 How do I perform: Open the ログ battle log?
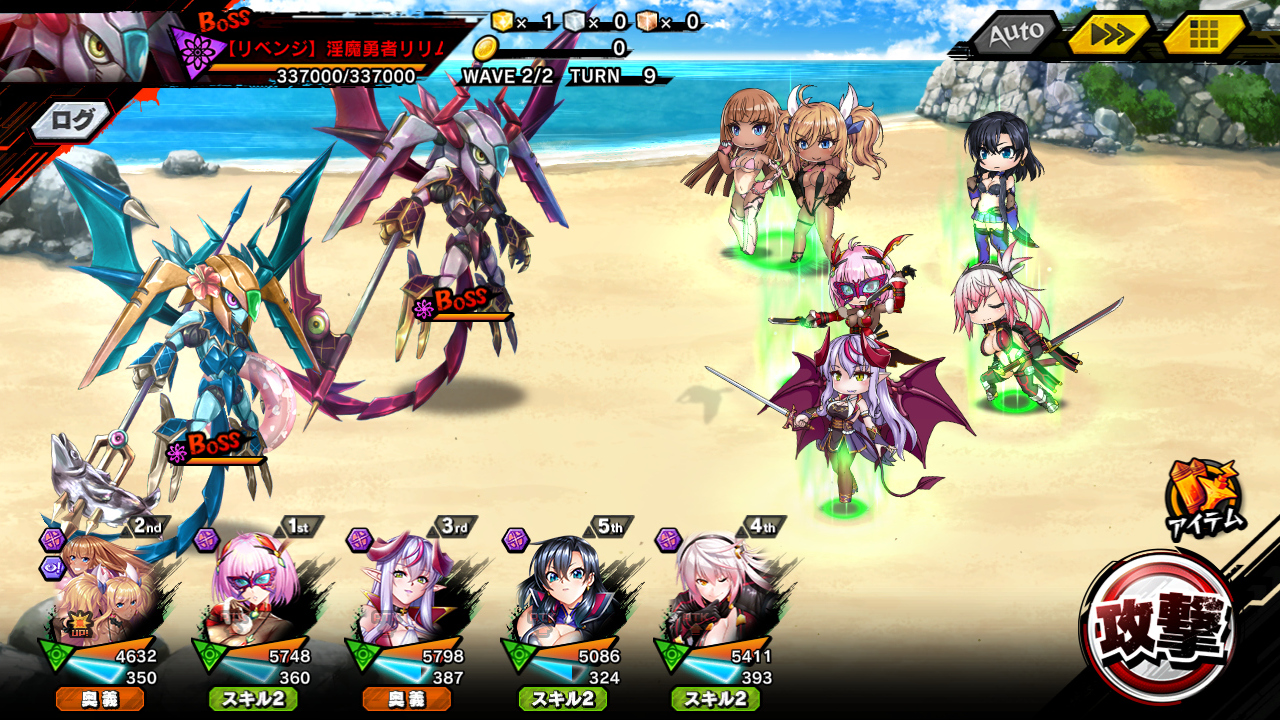[x=72, y=121]
